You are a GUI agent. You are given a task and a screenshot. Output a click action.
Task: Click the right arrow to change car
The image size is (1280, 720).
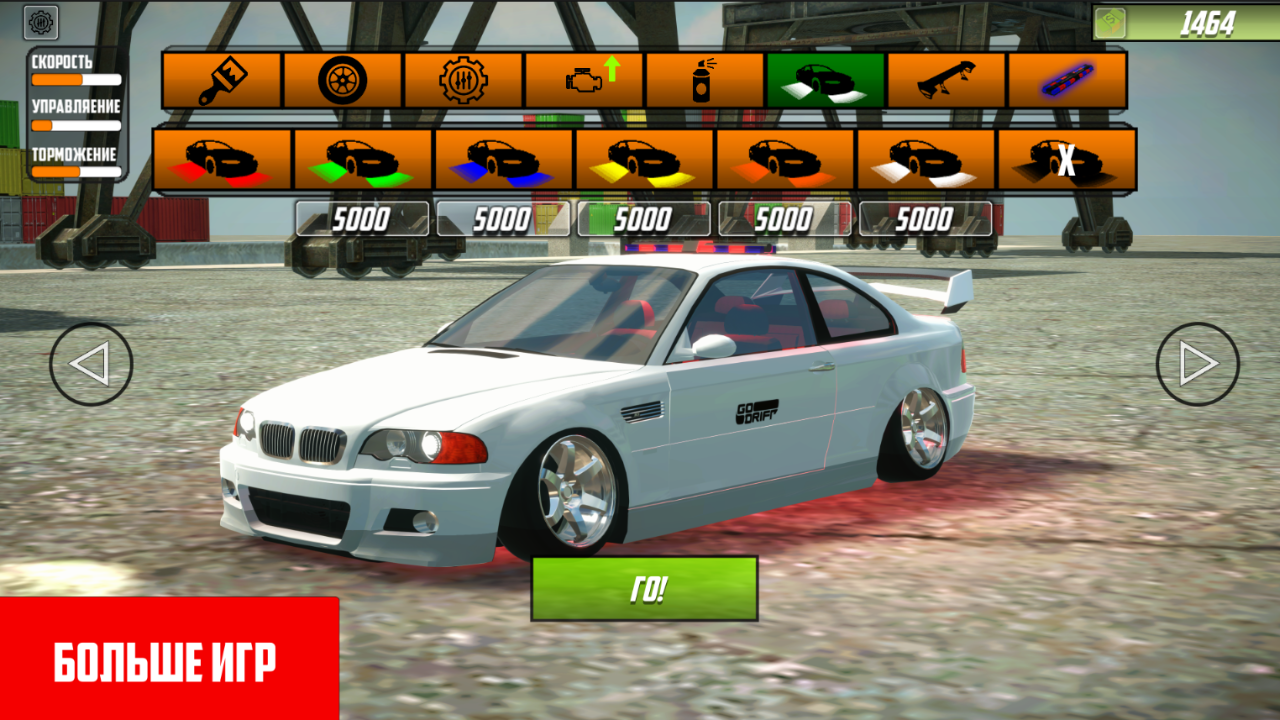coord(1197,363)
